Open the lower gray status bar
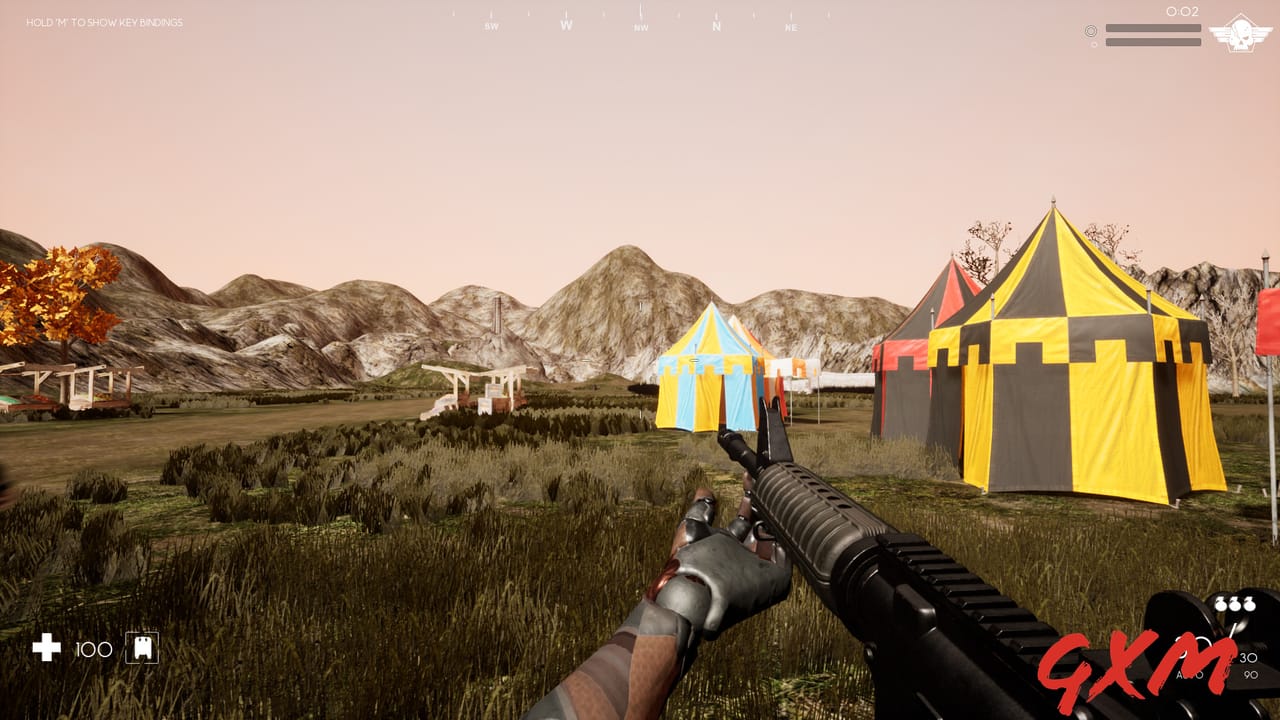This screenshot has width=1280, height=720. 1153,41
